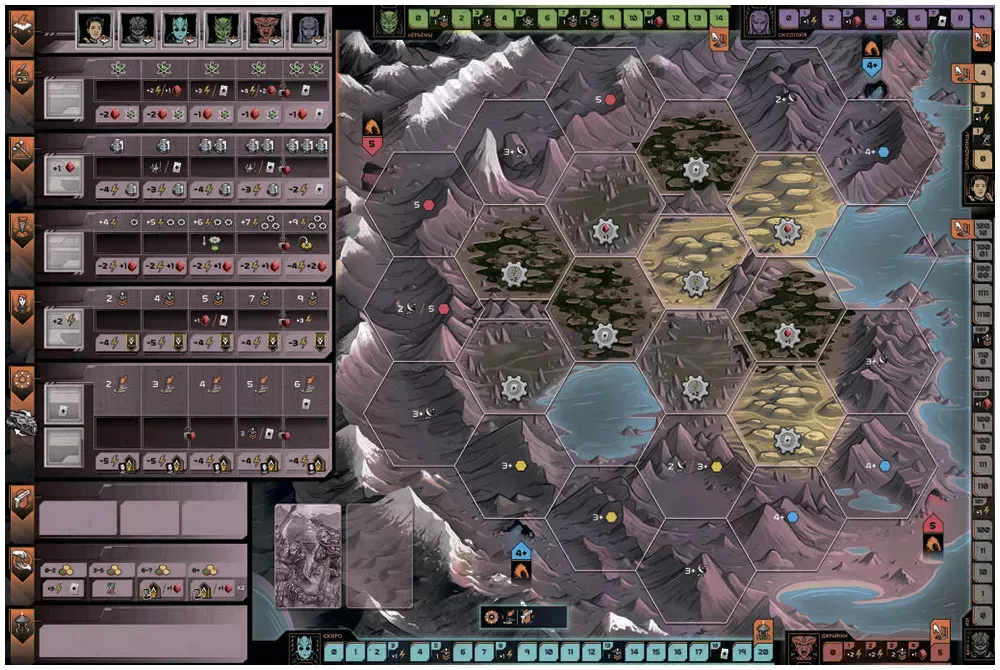Click the three-icon token below the board
Image resolution: width=1000 pixels, height=670 pixels.
pos(510,617)
